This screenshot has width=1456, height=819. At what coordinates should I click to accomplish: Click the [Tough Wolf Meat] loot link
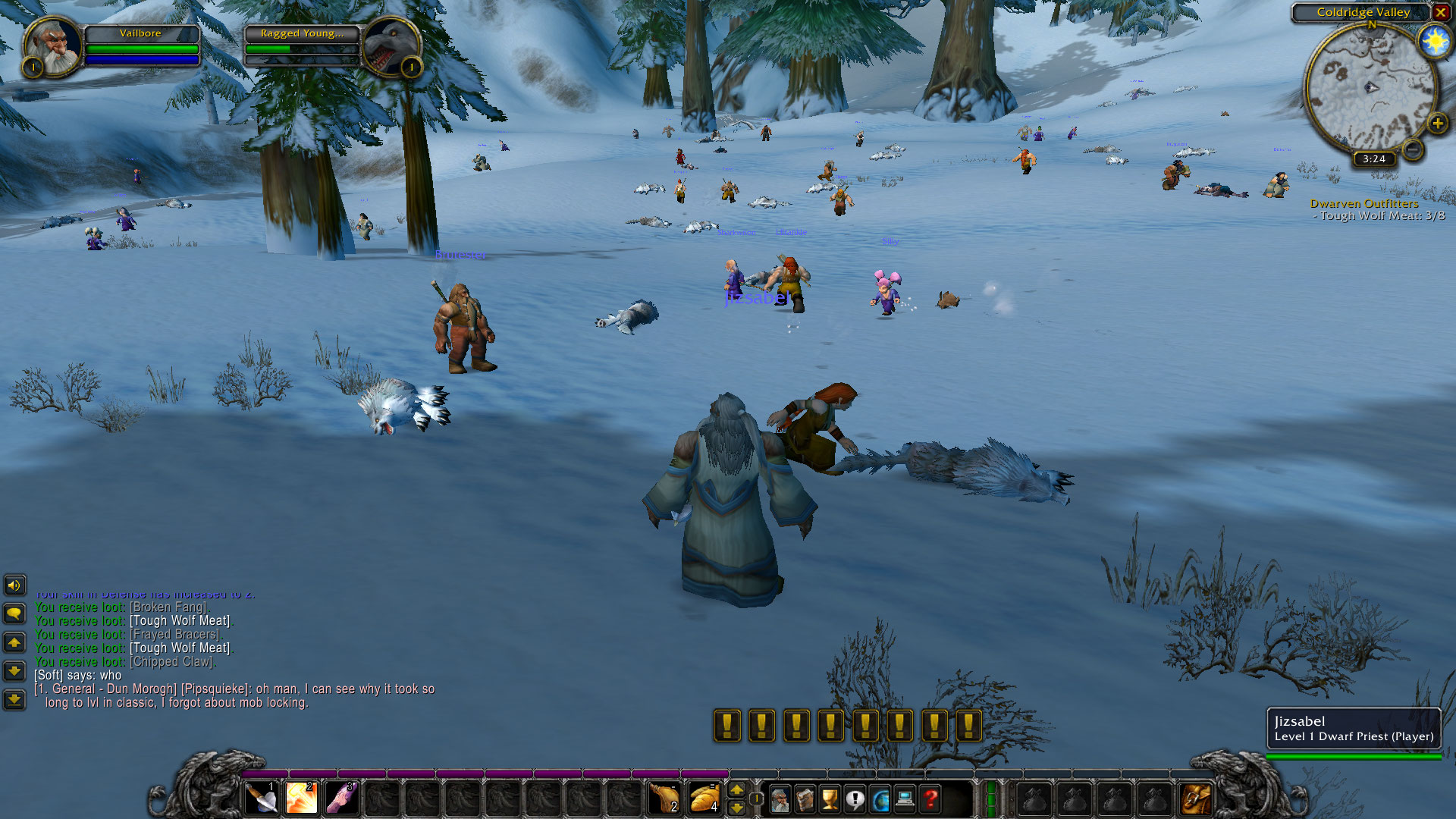coord(180,620)
